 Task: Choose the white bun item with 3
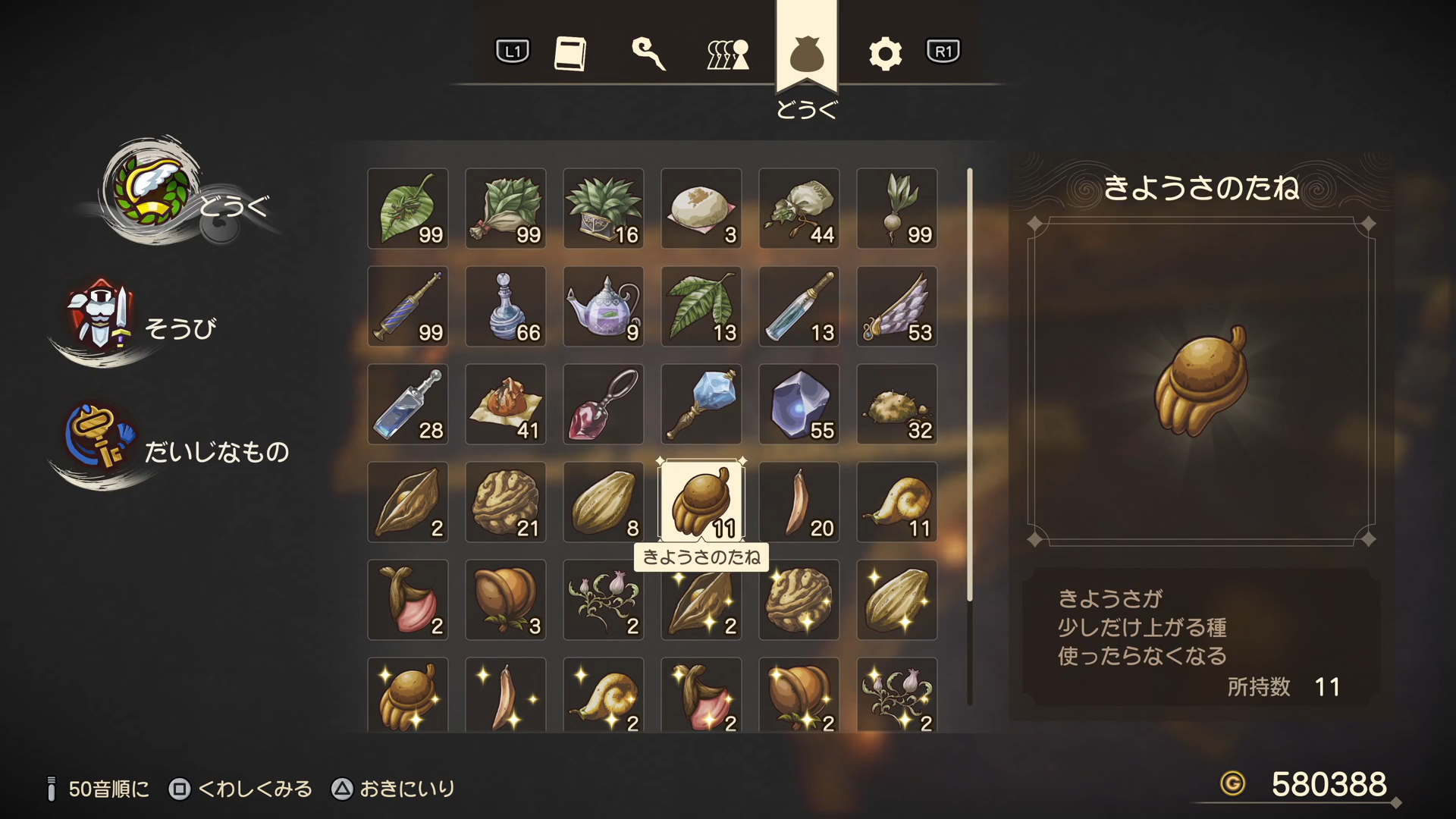point(701,209)
